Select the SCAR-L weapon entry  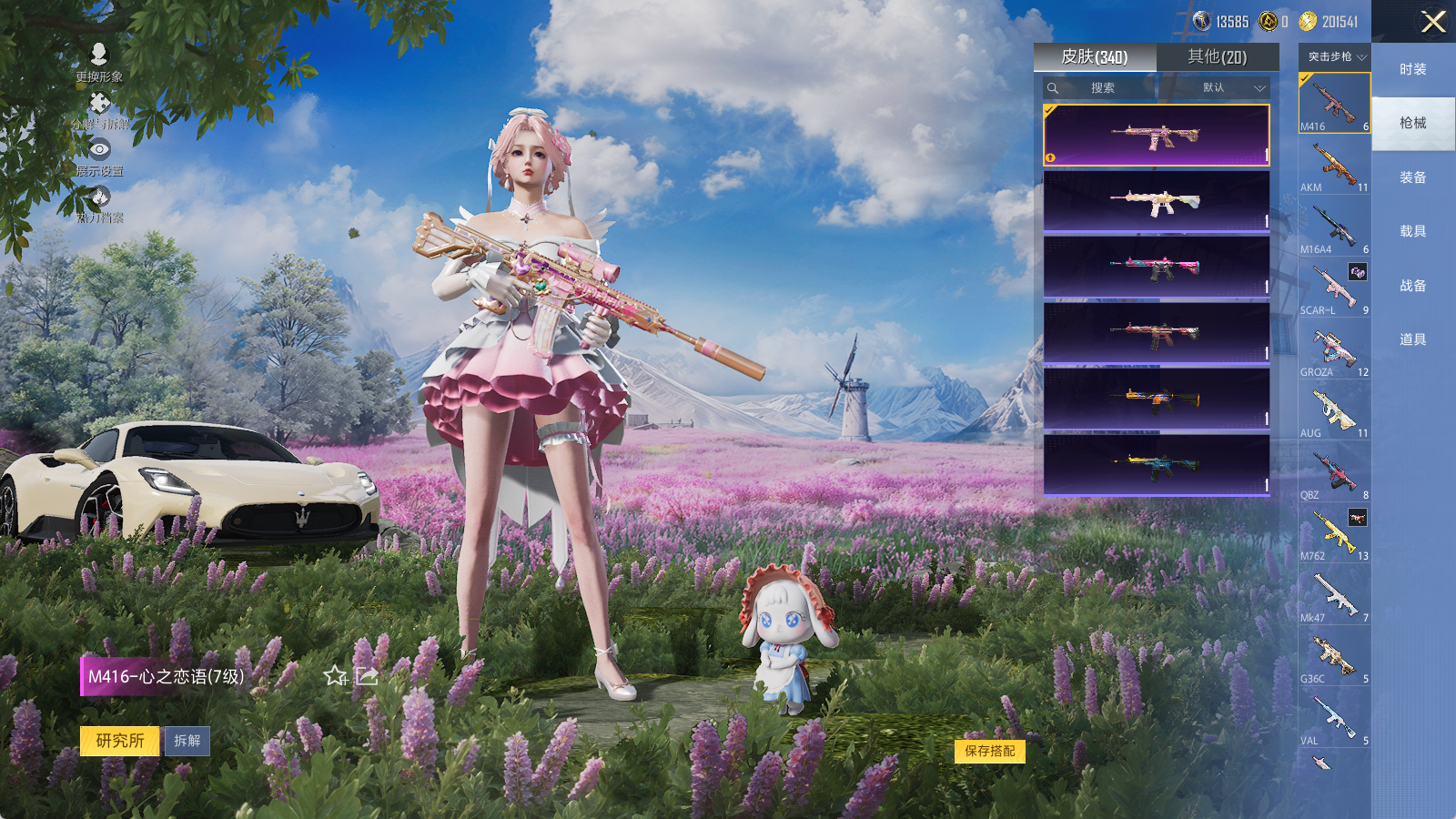tap(1334, 289)
